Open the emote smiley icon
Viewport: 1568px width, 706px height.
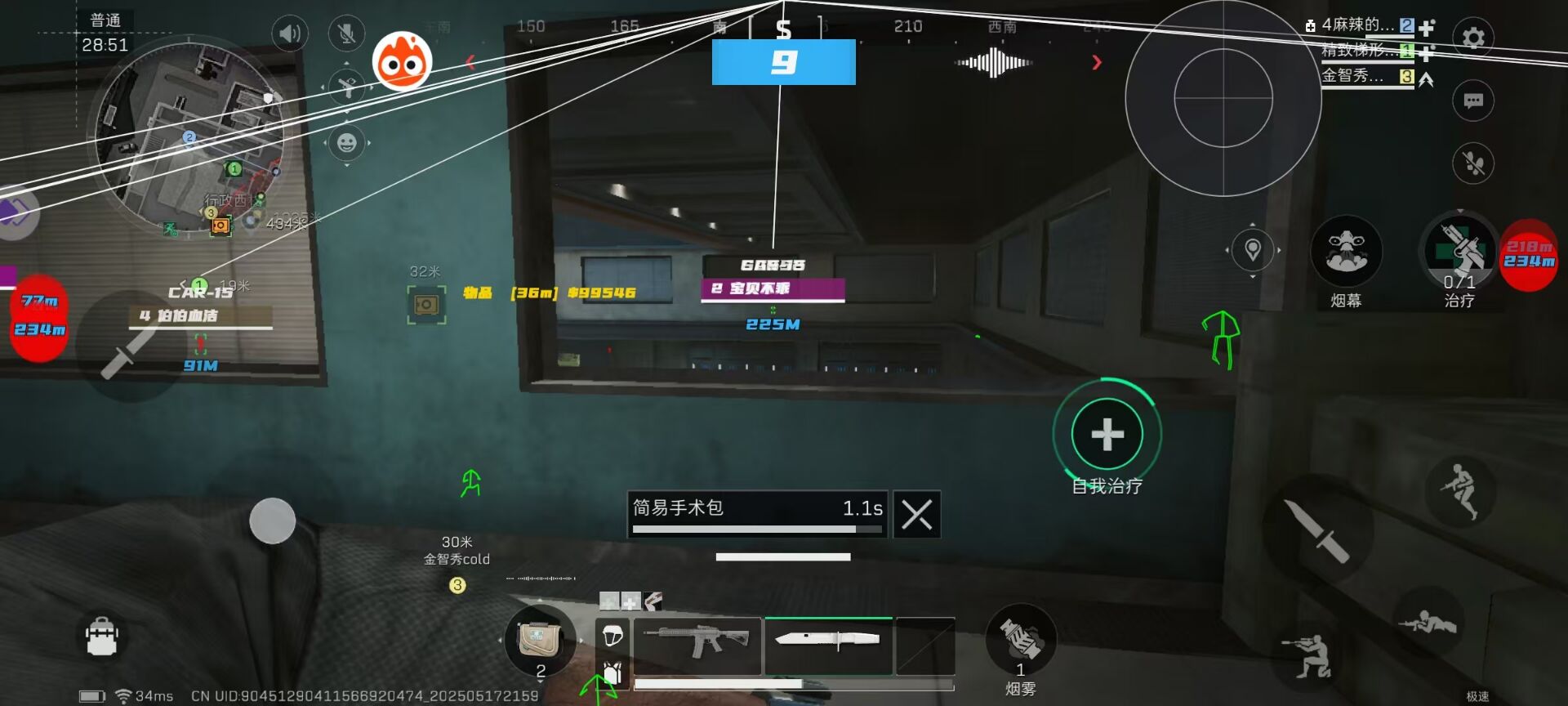[x=346, y=143]
